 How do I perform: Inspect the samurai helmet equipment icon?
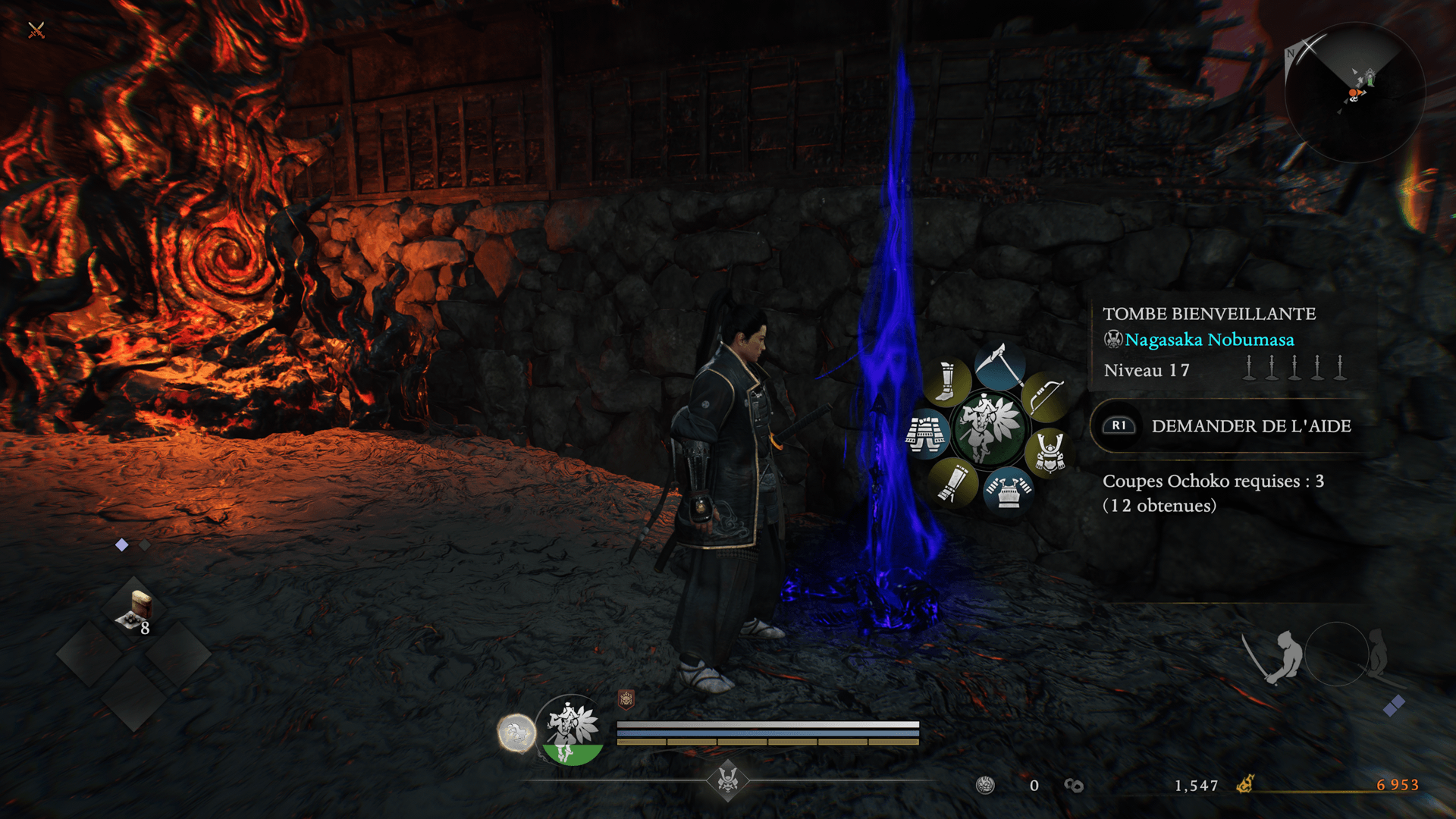(x=1050, y=452)
